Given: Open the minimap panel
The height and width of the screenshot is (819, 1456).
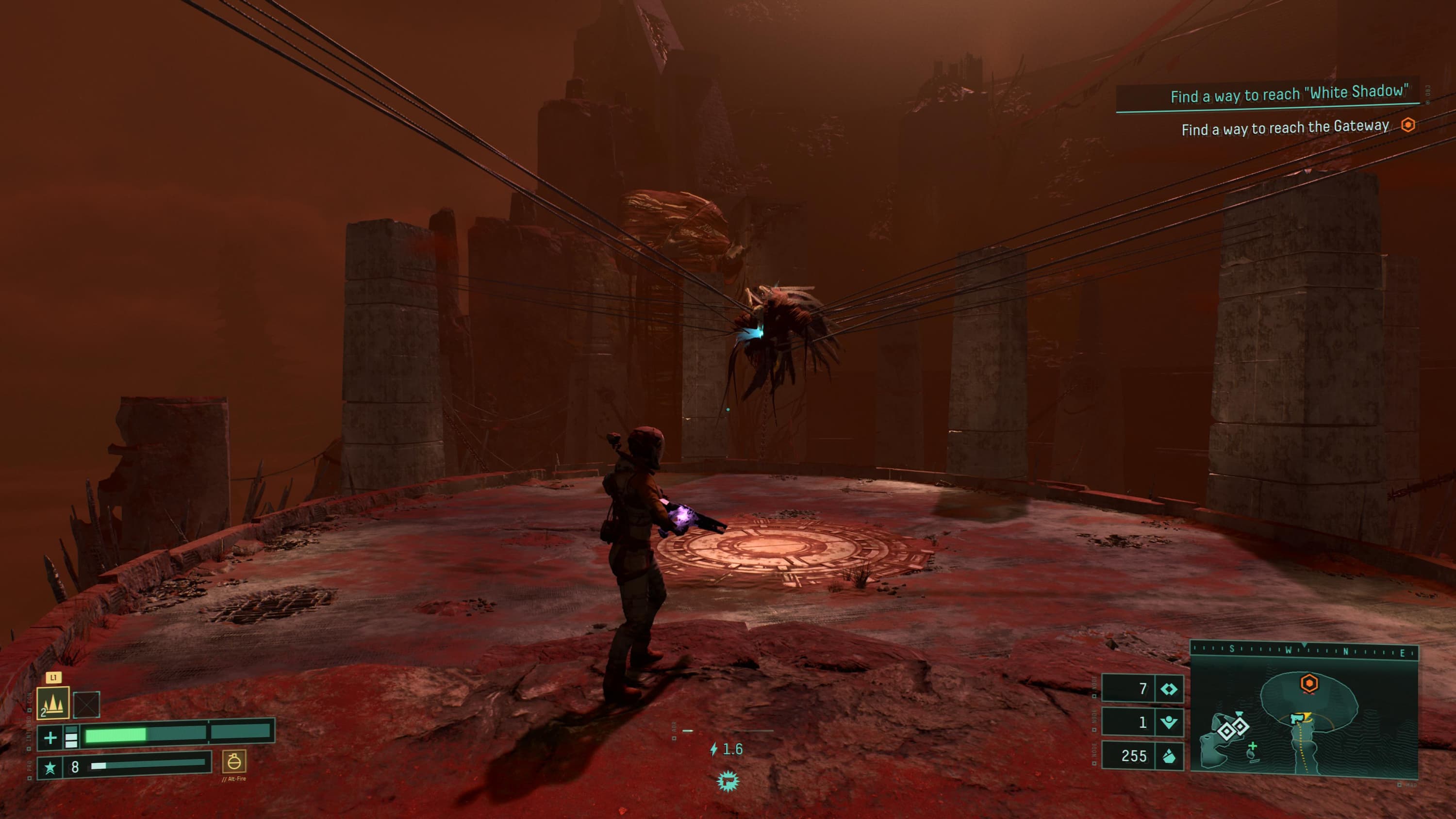Looking at the screenshot, I should [1304, 717].
